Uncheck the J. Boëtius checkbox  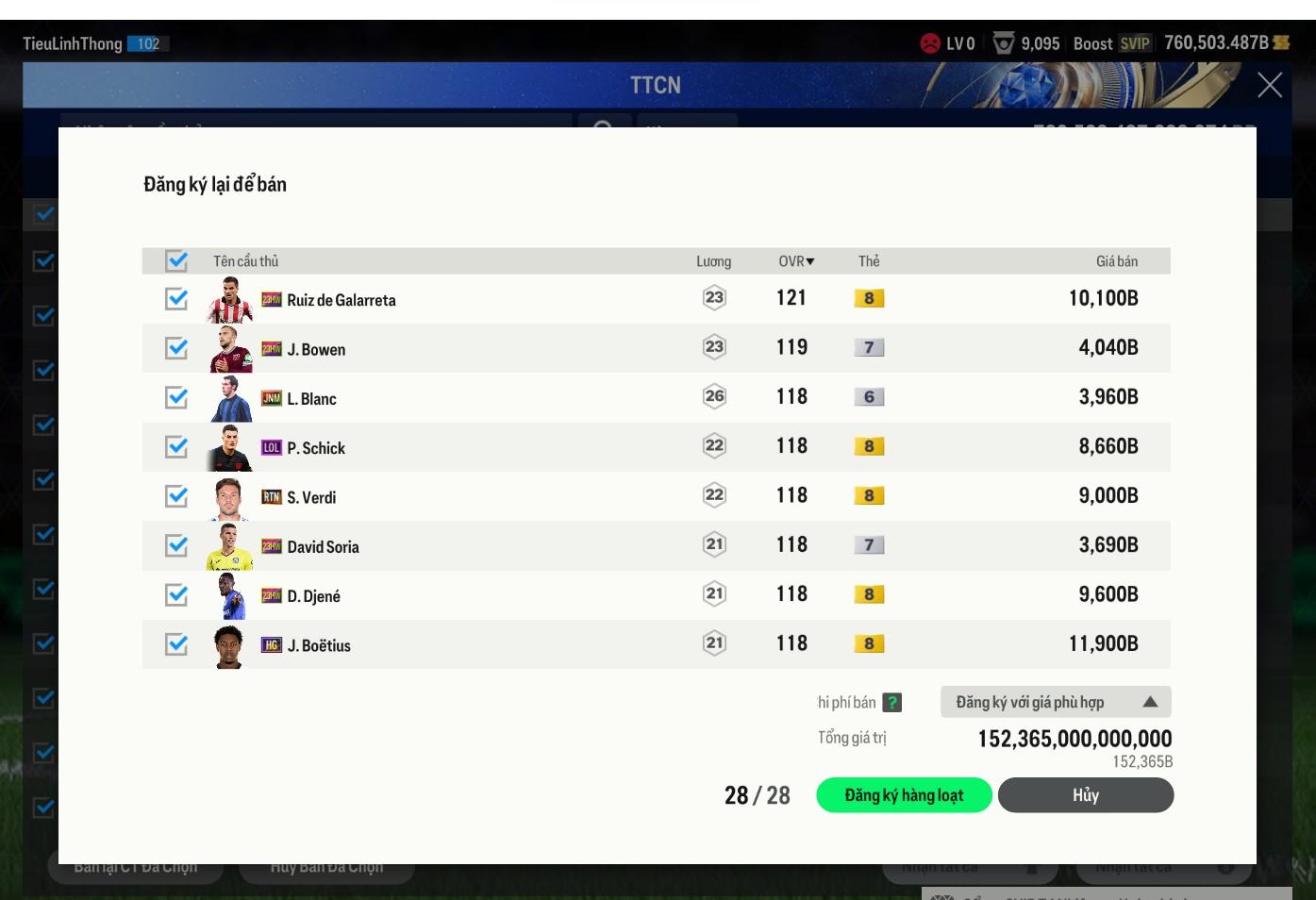pyautogui.click(x=176, y=644)
